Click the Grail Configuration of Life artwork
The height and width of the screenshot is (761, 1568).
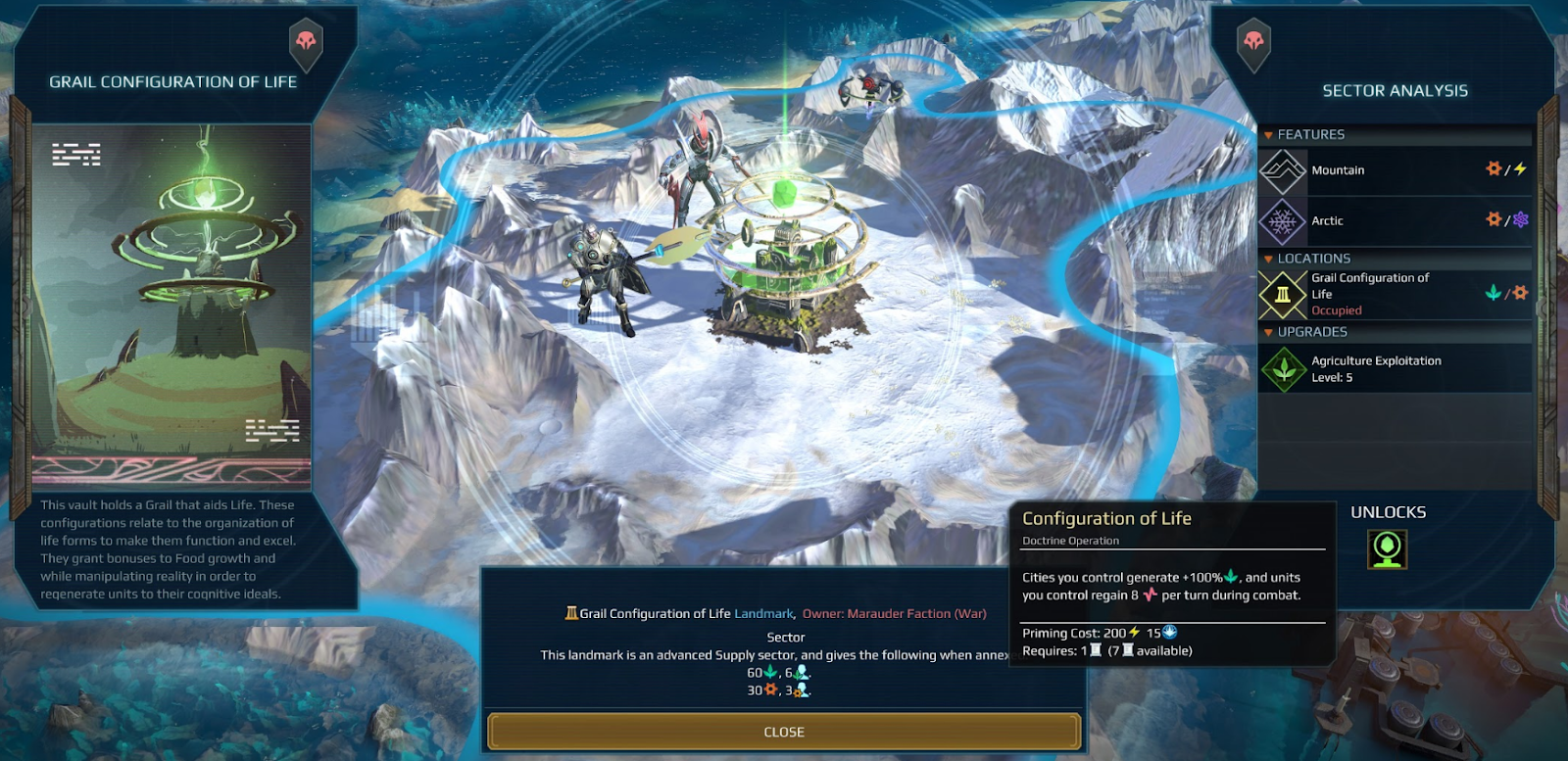[x=171, y=306]
